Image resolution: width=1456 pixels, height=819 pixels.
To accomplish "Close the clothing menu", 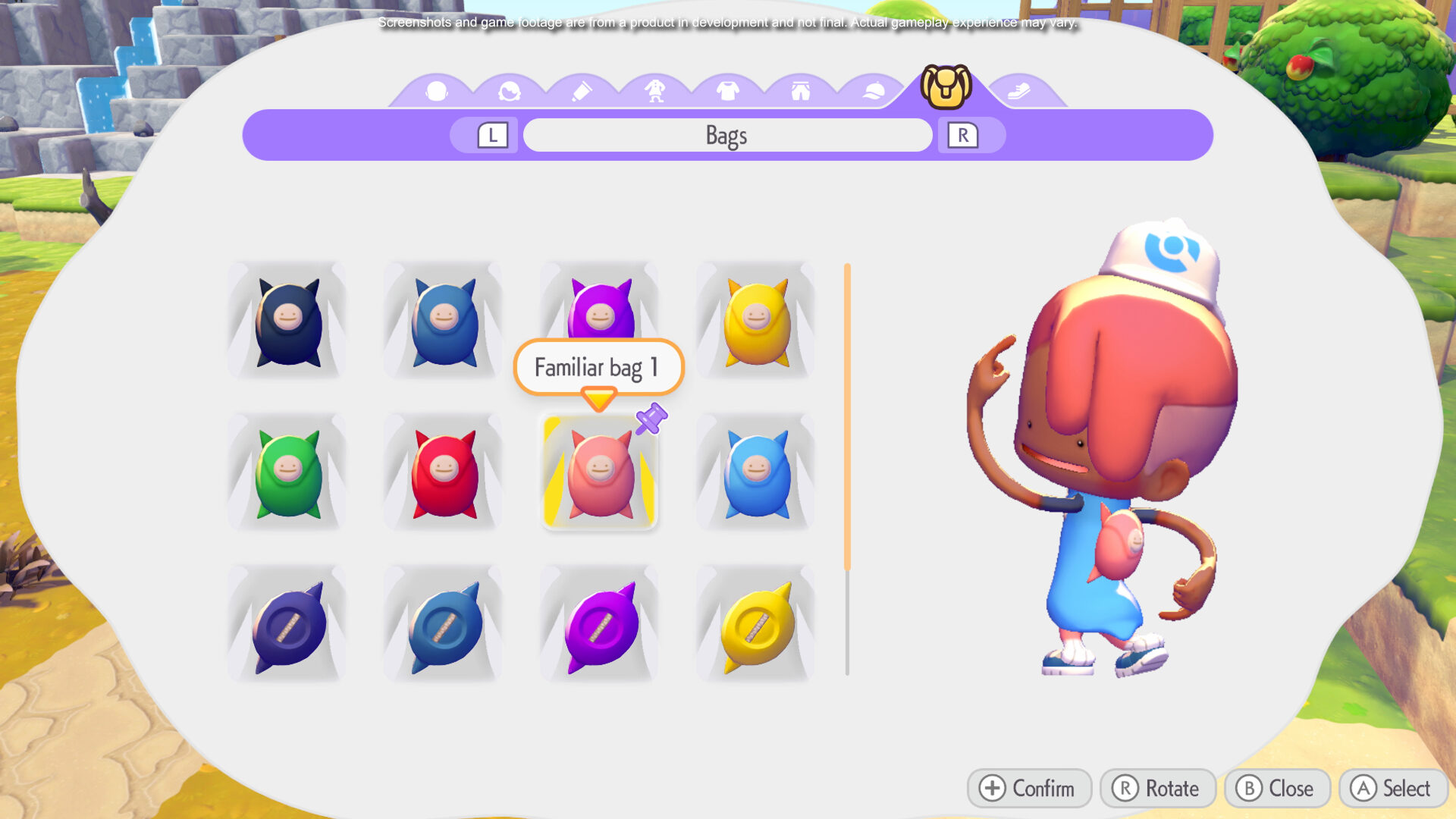I will click(1276, 788).
